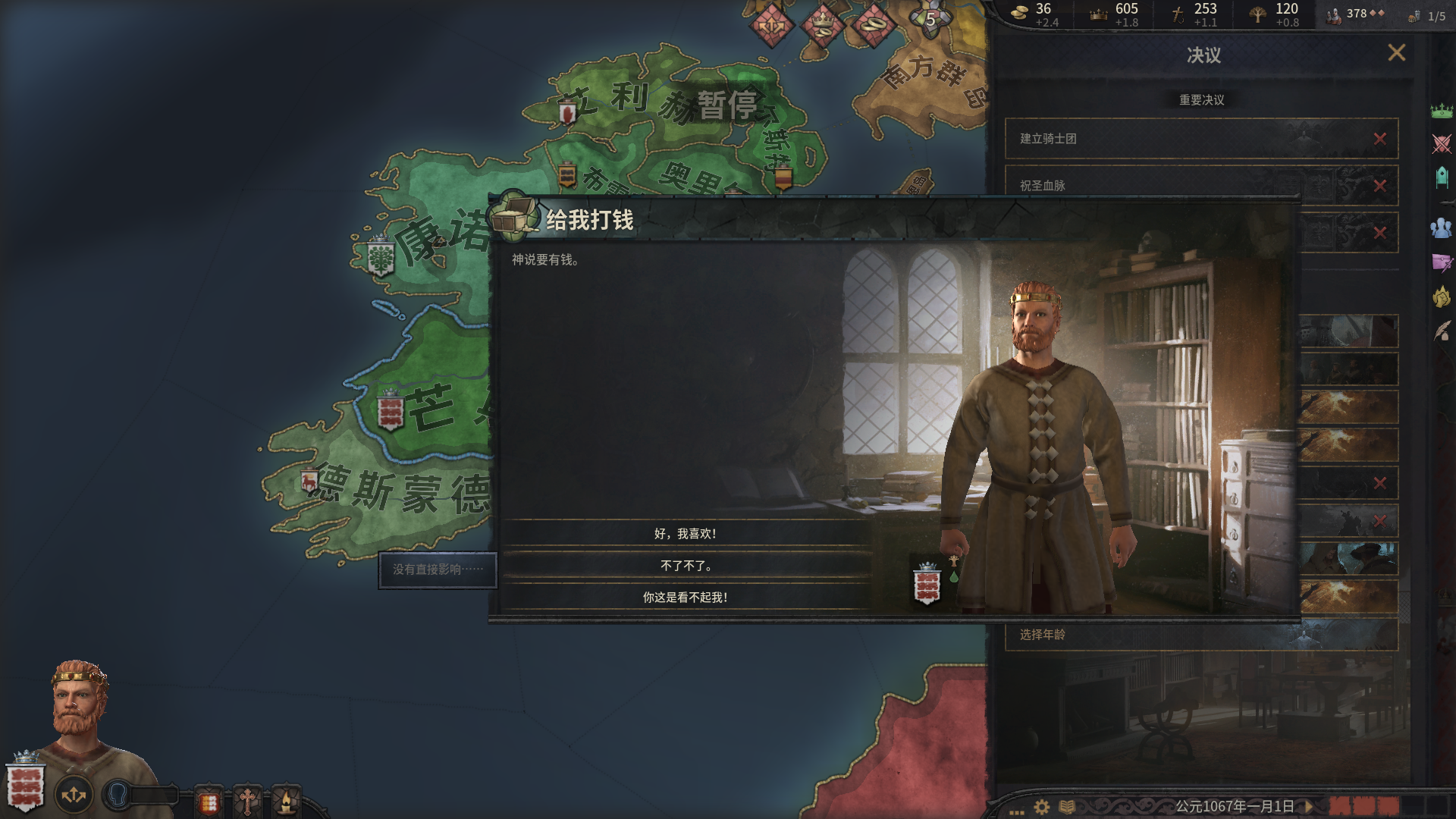
Task: Open the gear settings menu
Action: click(x=1042, y=807)
